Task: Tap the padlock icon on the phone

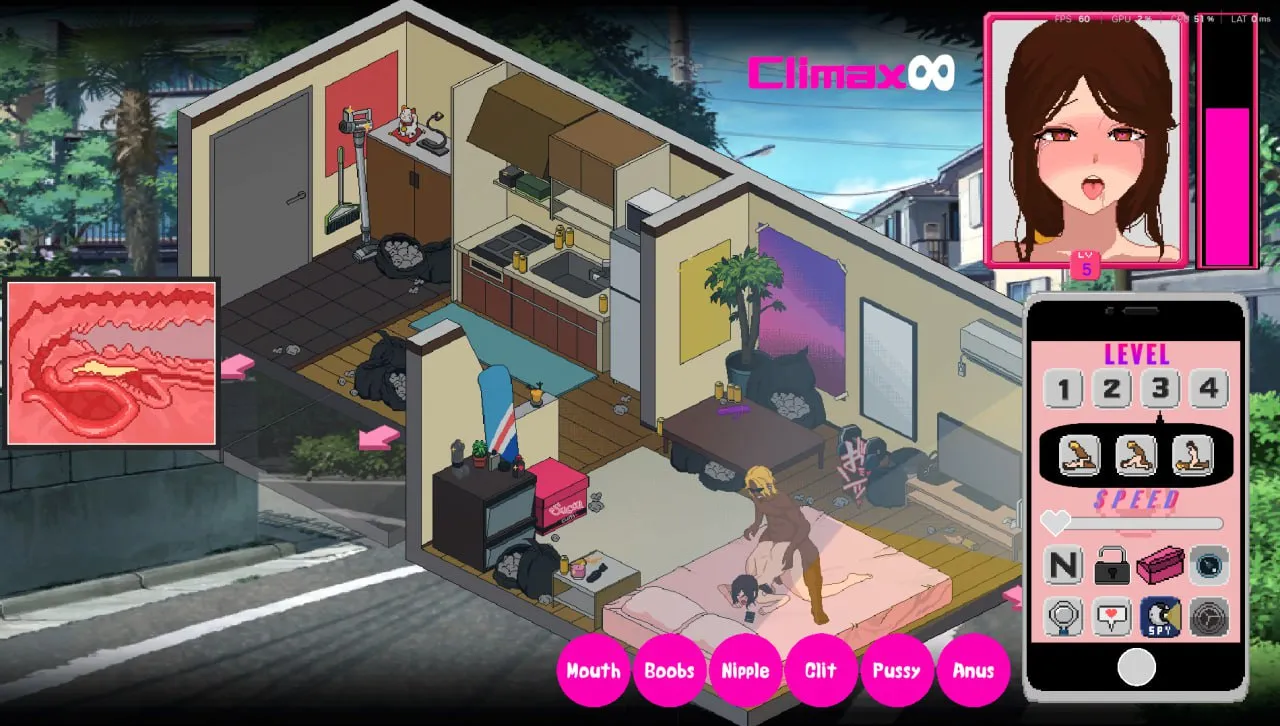Action: pyautogui.click(x=1111, y=565)
